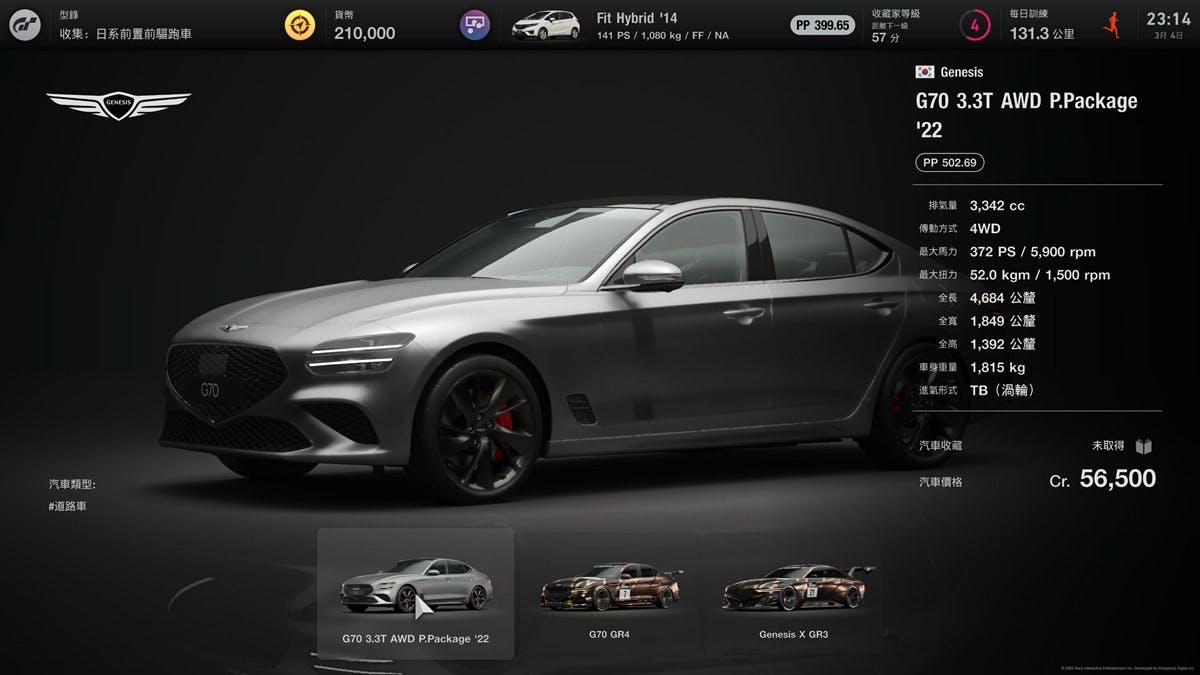Click the Gran Turismo logo icon

[25, 25]
